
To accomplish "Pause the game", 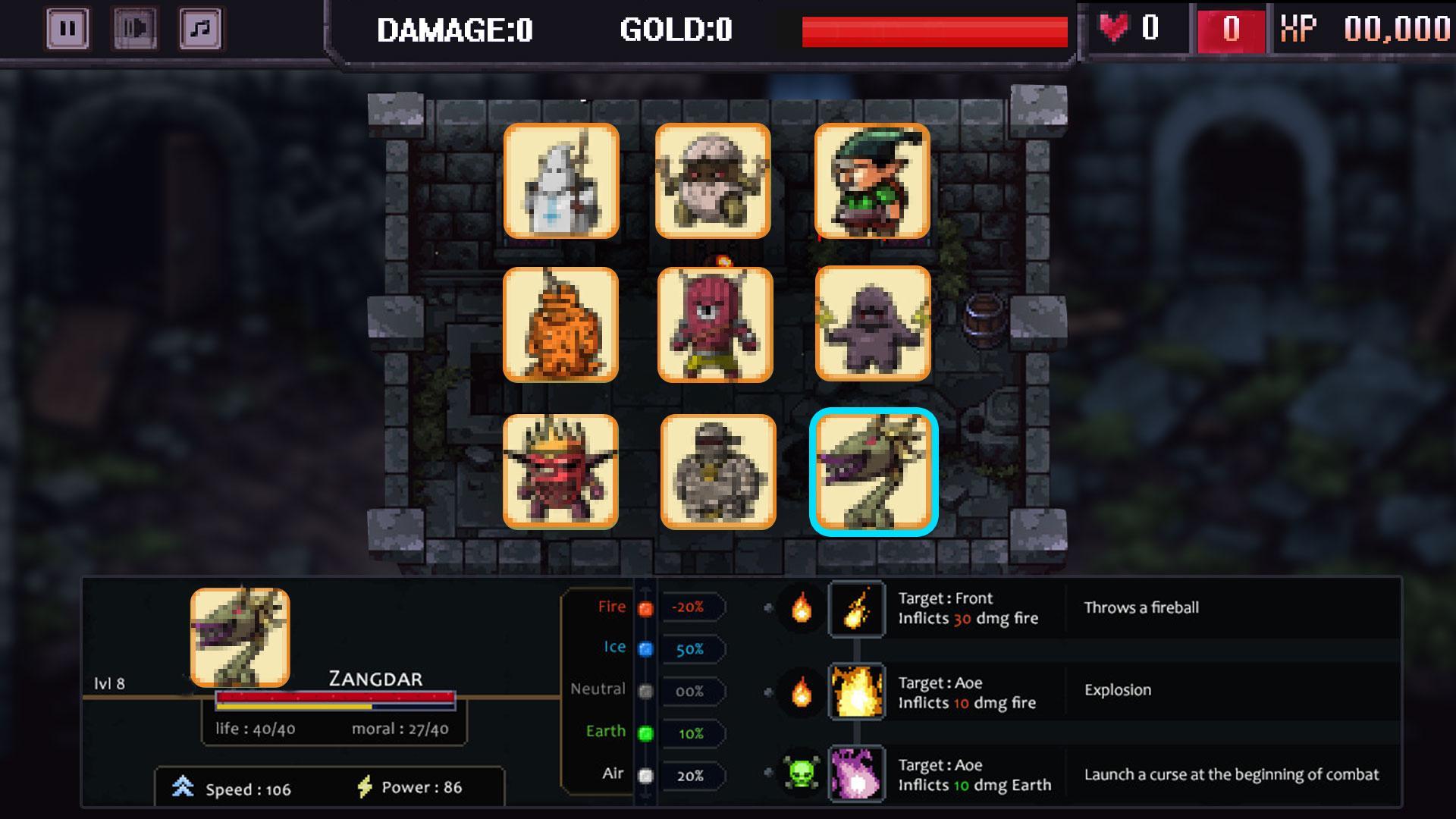I will [68, 28].
